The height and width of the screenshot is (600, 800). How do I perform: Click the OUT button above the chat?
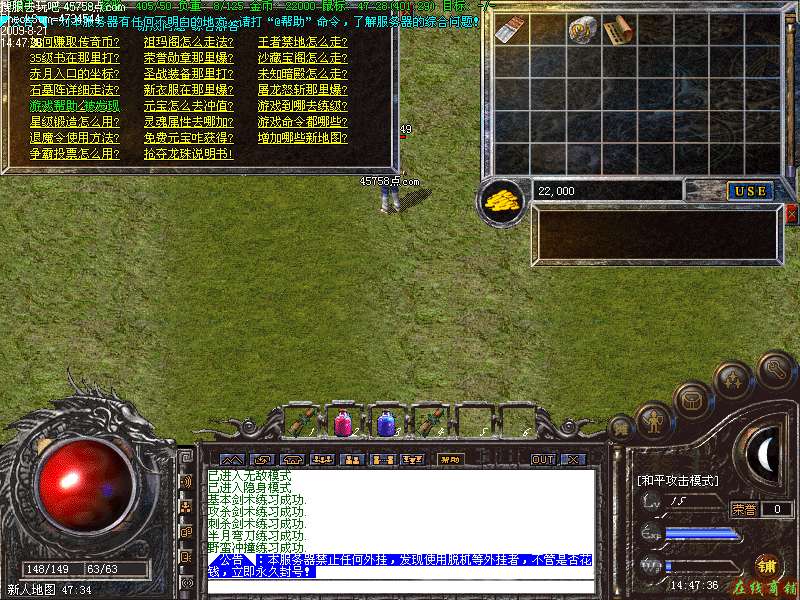(x=542, y=460)
